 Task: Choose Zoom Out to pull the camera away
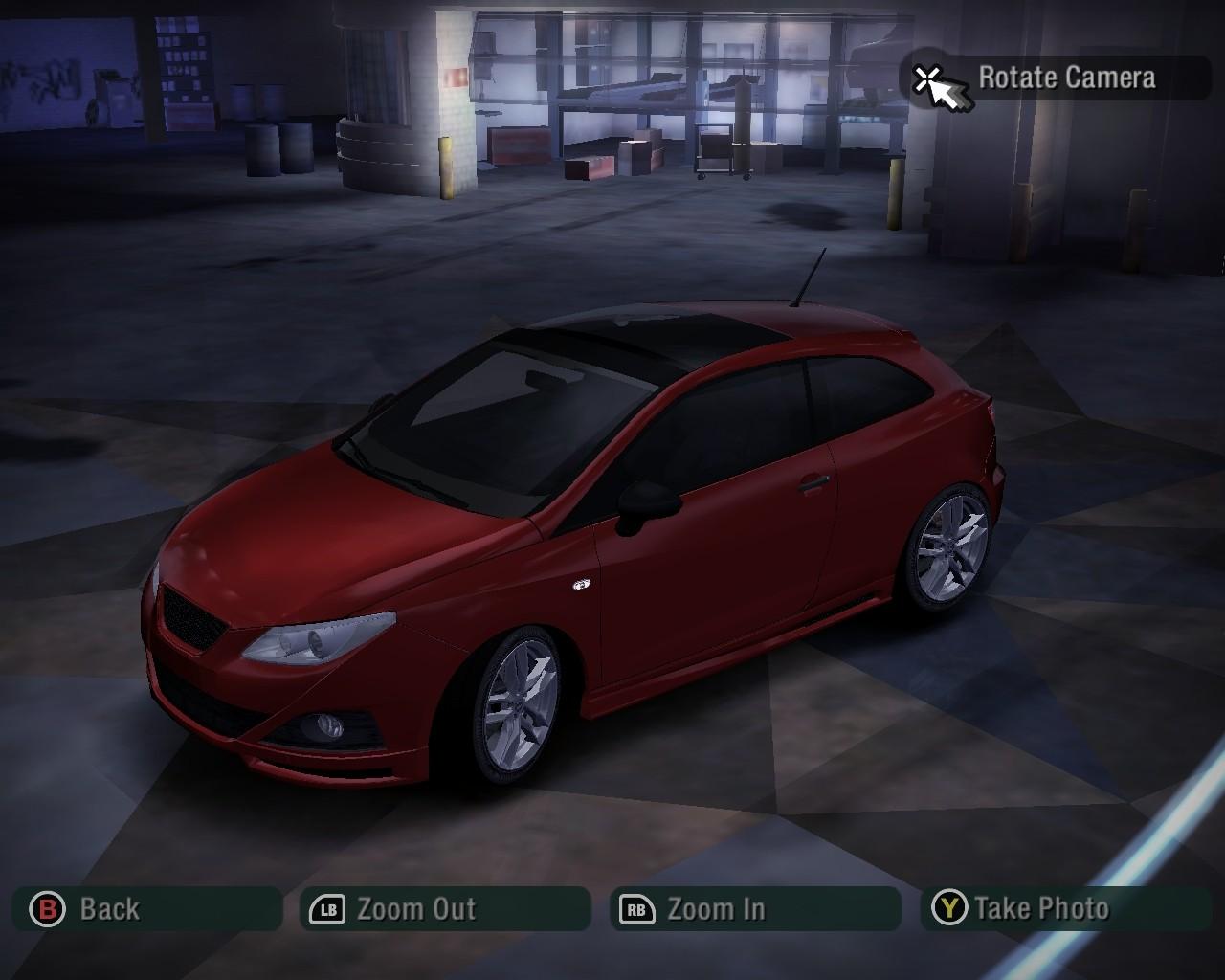coord(445,908)
